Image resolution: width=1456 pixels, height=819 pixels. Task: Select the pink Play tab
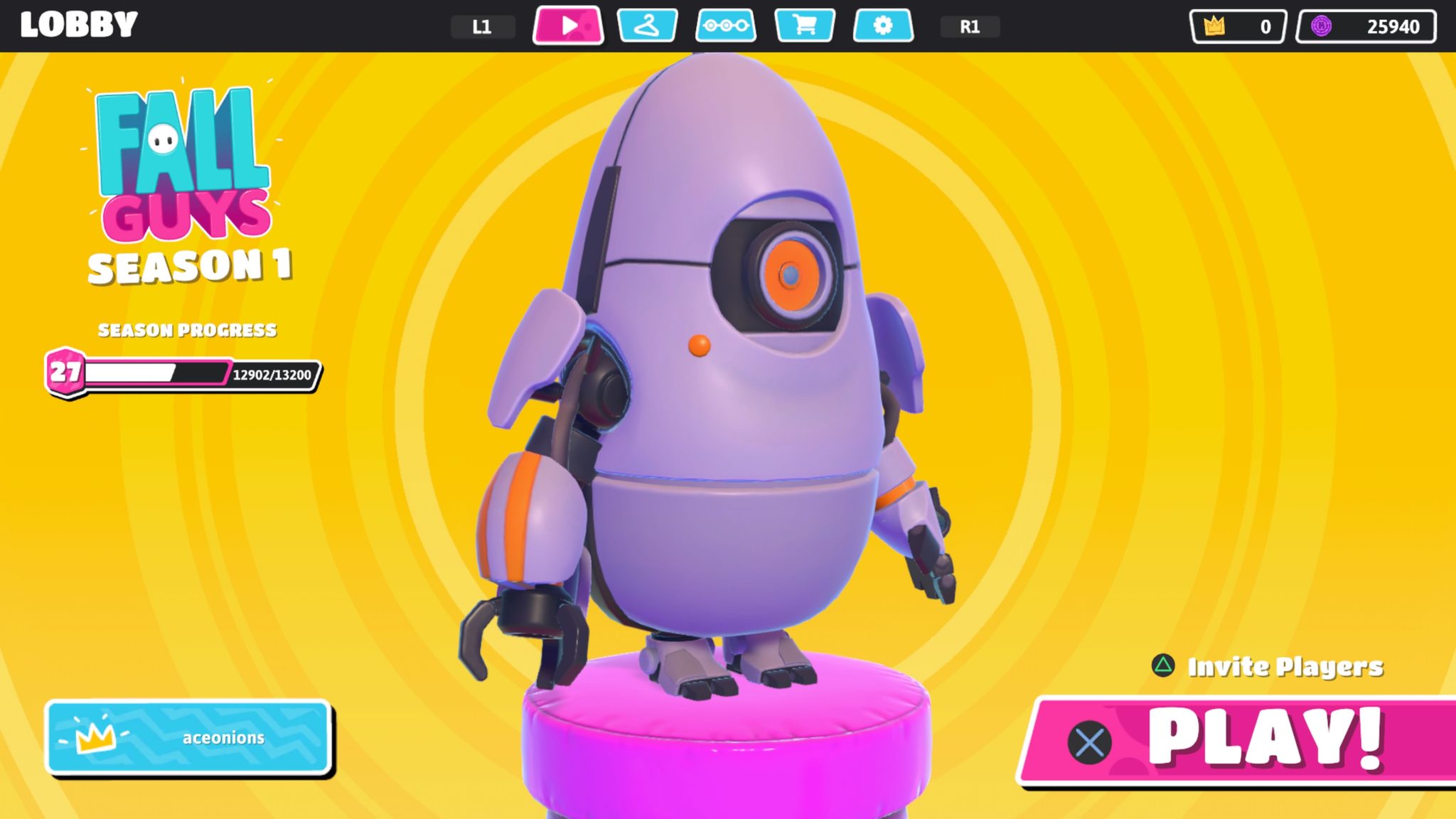[x=567, y=26]
